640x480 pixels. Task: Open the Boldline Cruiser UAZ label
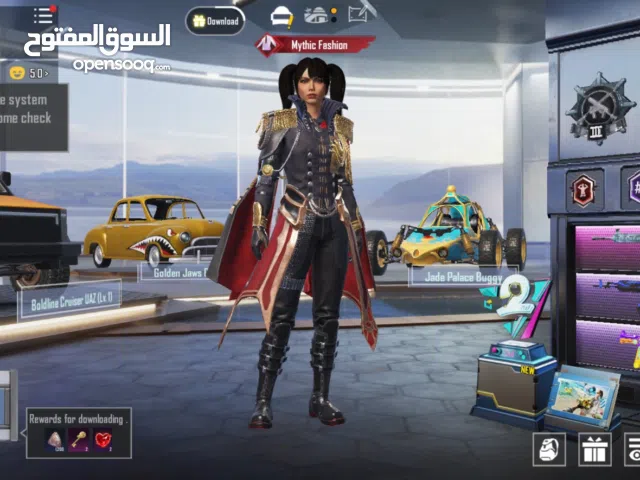(69, 297)
